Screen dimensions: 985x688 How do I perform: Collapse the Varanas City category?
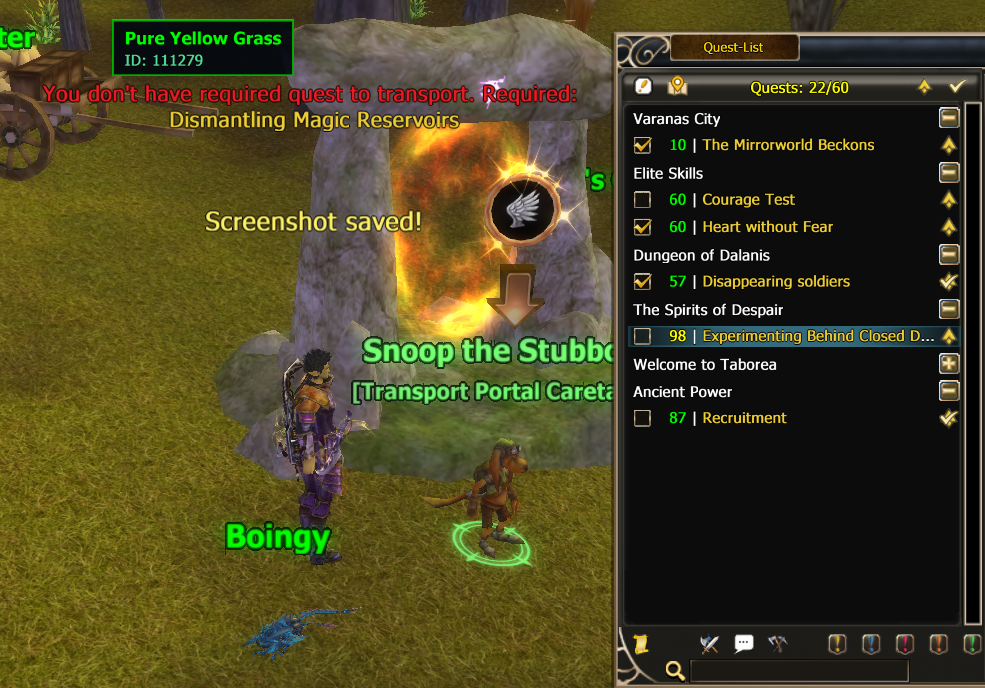coord(949,118)
